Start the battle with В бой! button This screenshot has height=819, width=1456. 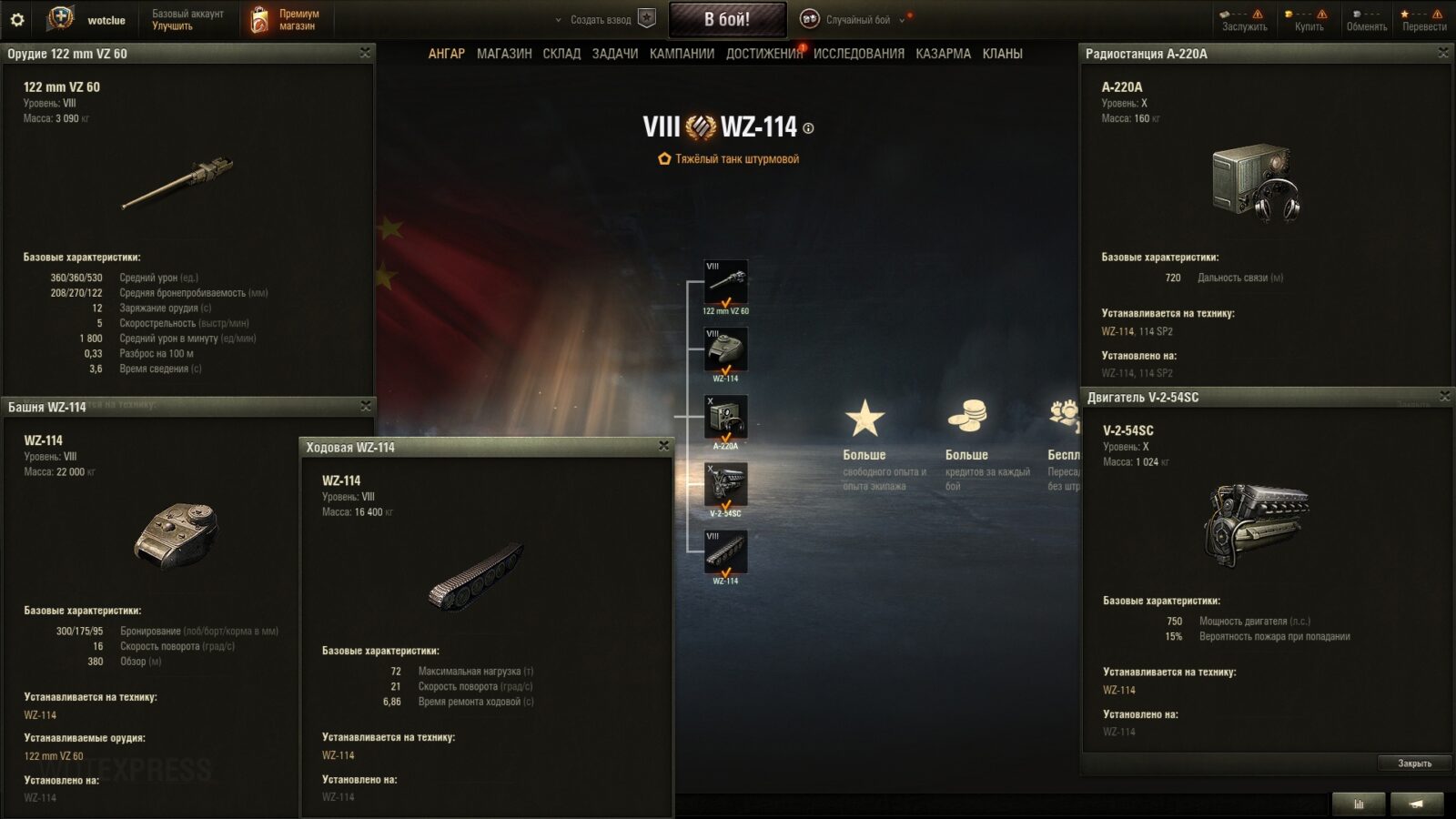[727, 19]
